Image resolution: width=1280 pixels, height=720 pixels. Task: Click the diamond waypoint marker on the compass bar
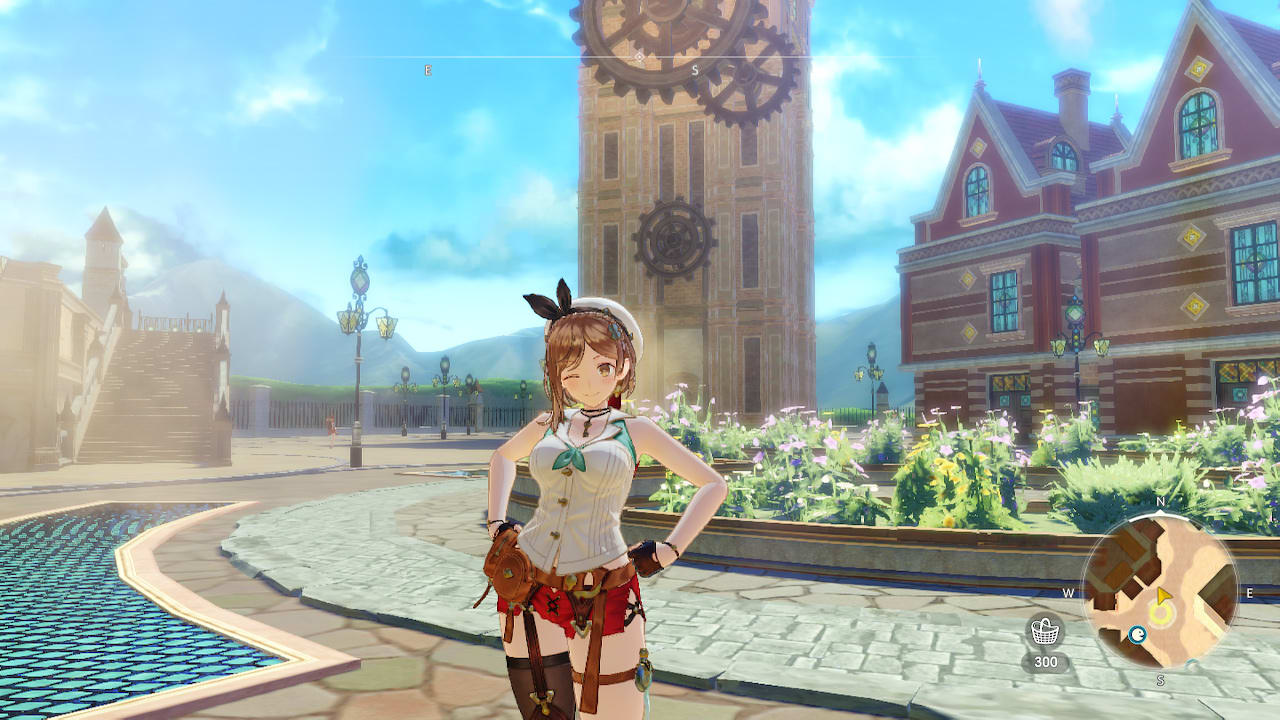pyautogui.click(x=639, y=58)
